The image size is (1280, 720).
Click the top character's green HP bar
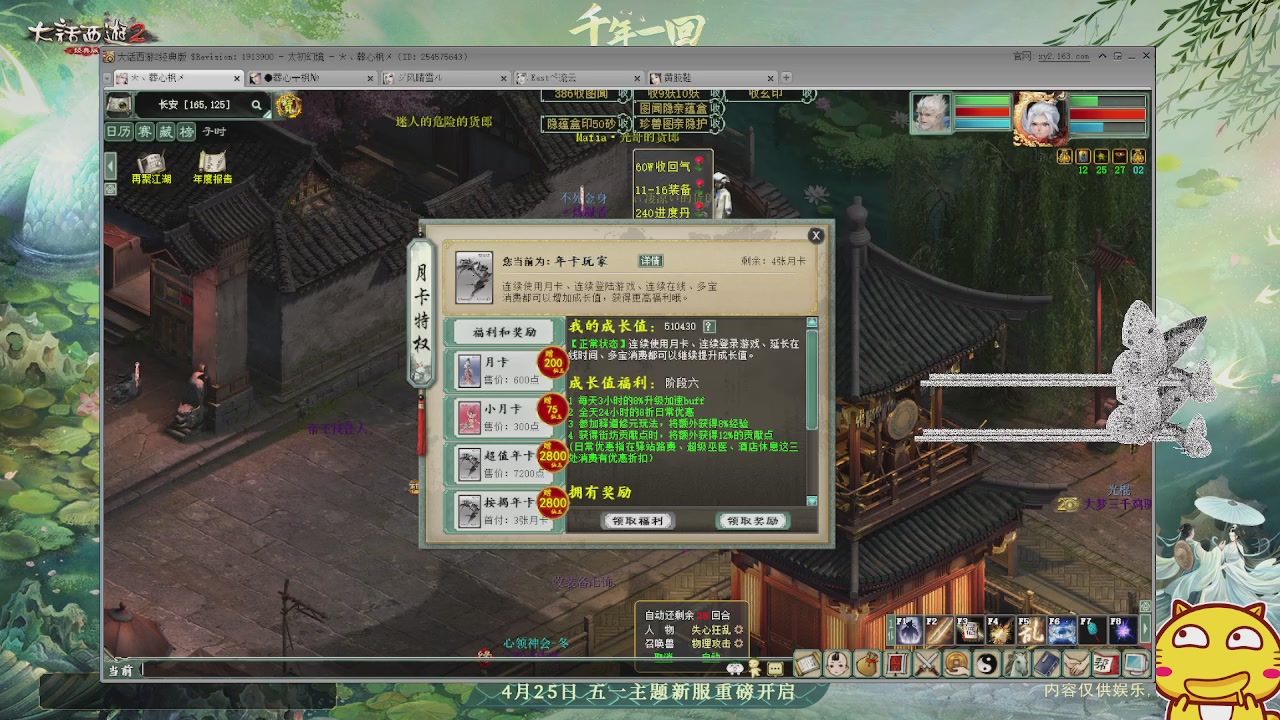point(981,101)
